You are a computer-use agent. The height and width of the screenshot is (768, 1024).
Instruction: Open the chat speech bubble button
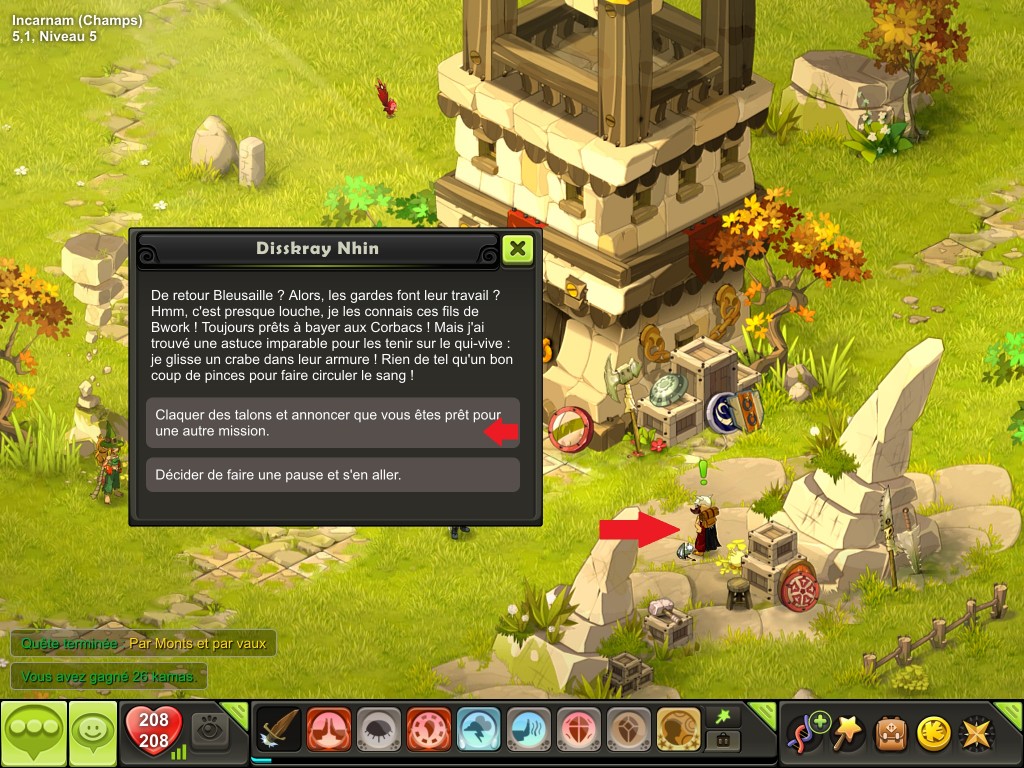pyautogui.click(x=34, y=733)
